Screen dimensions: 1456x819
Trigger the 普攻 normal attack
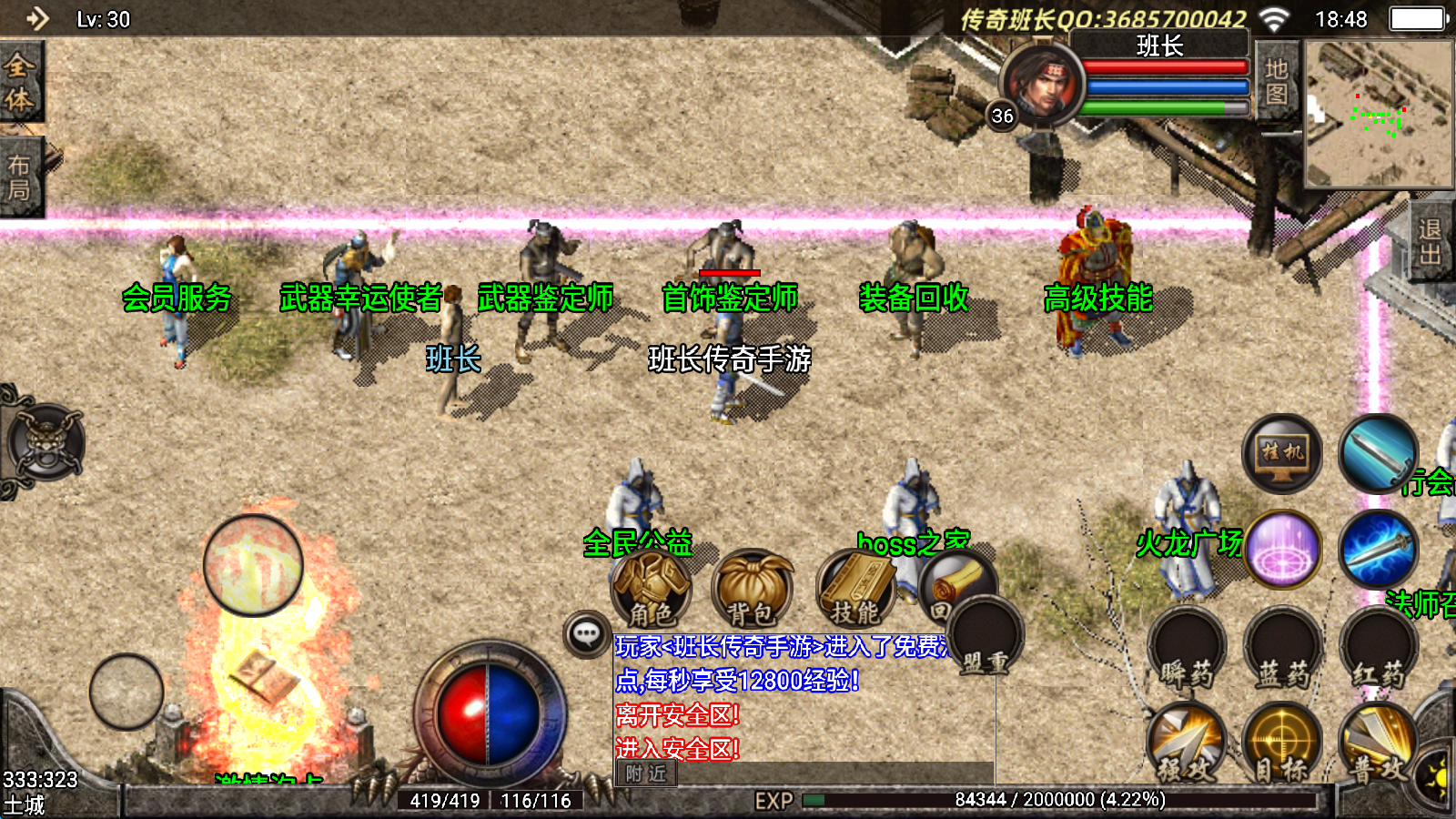tap(1379, 743)
